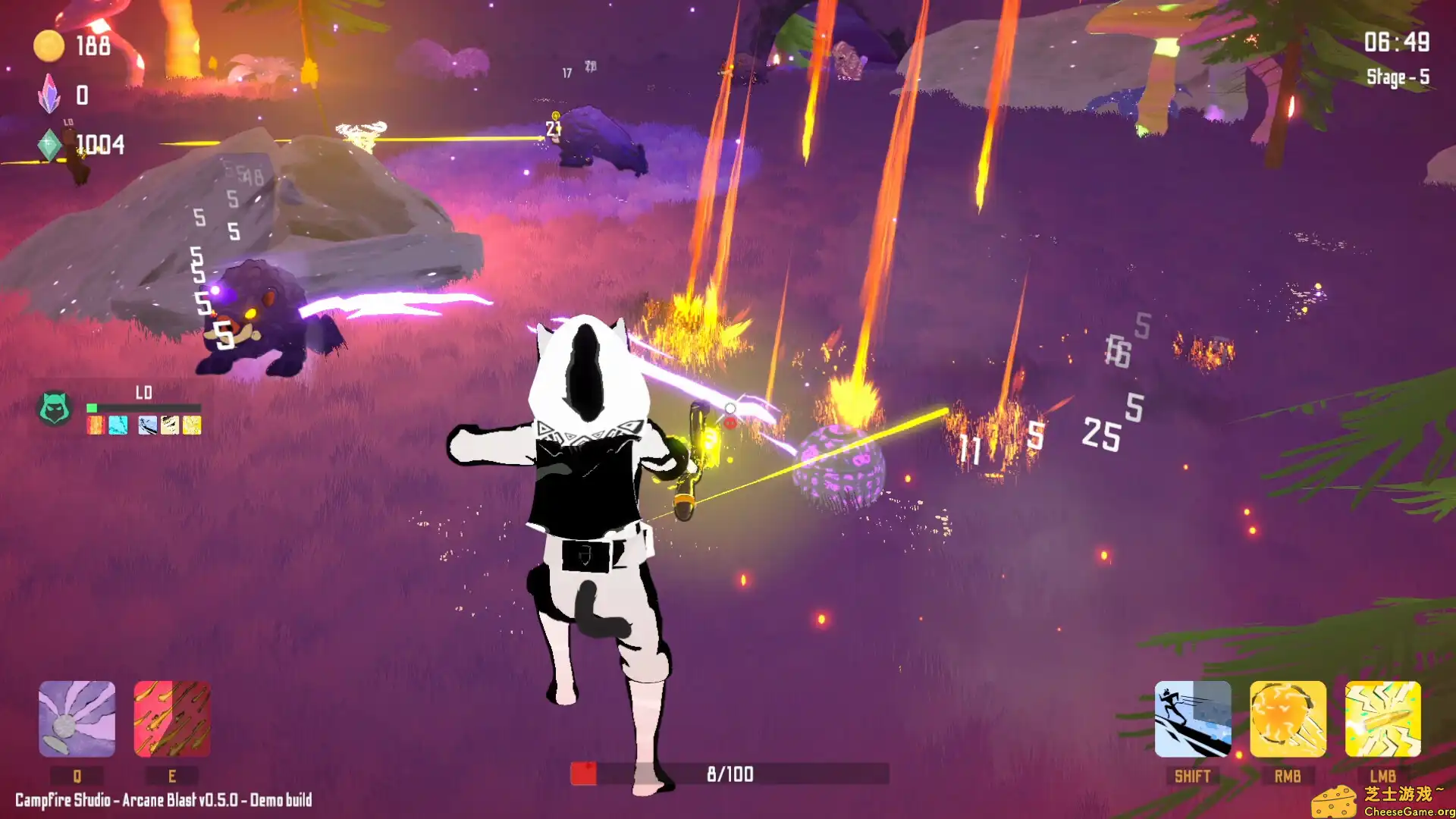Select the gold coin currency icon
1456x819 pixels.
(x=49, y=44)
